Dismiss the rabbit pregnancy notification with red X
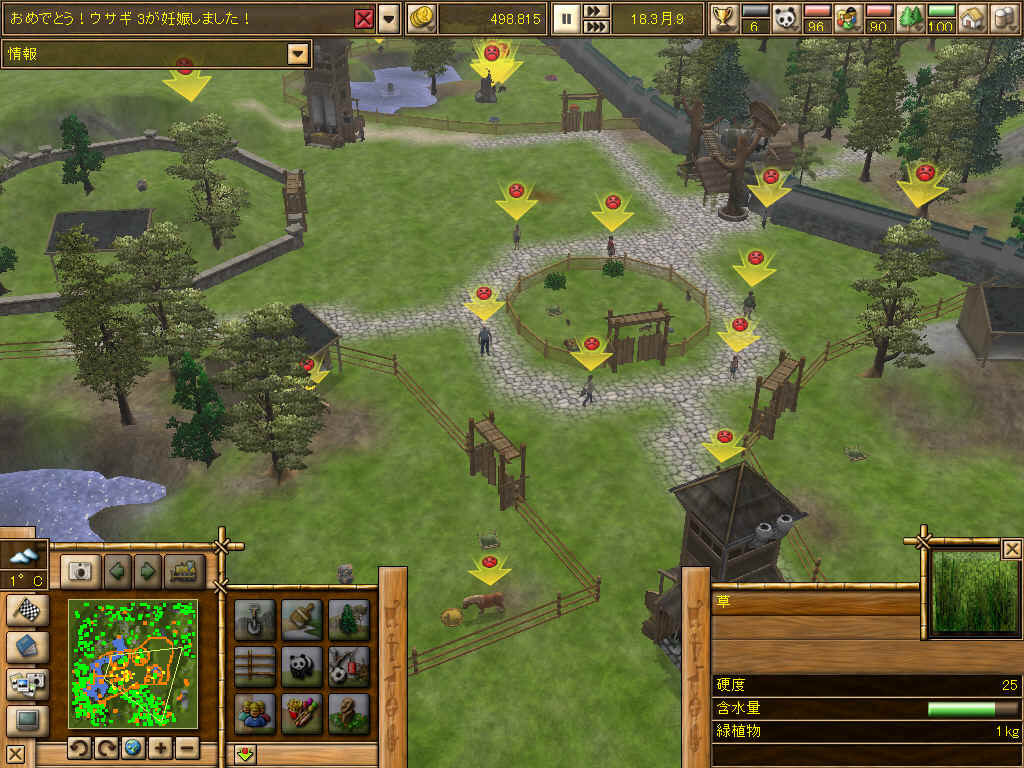 pos(365,18)
